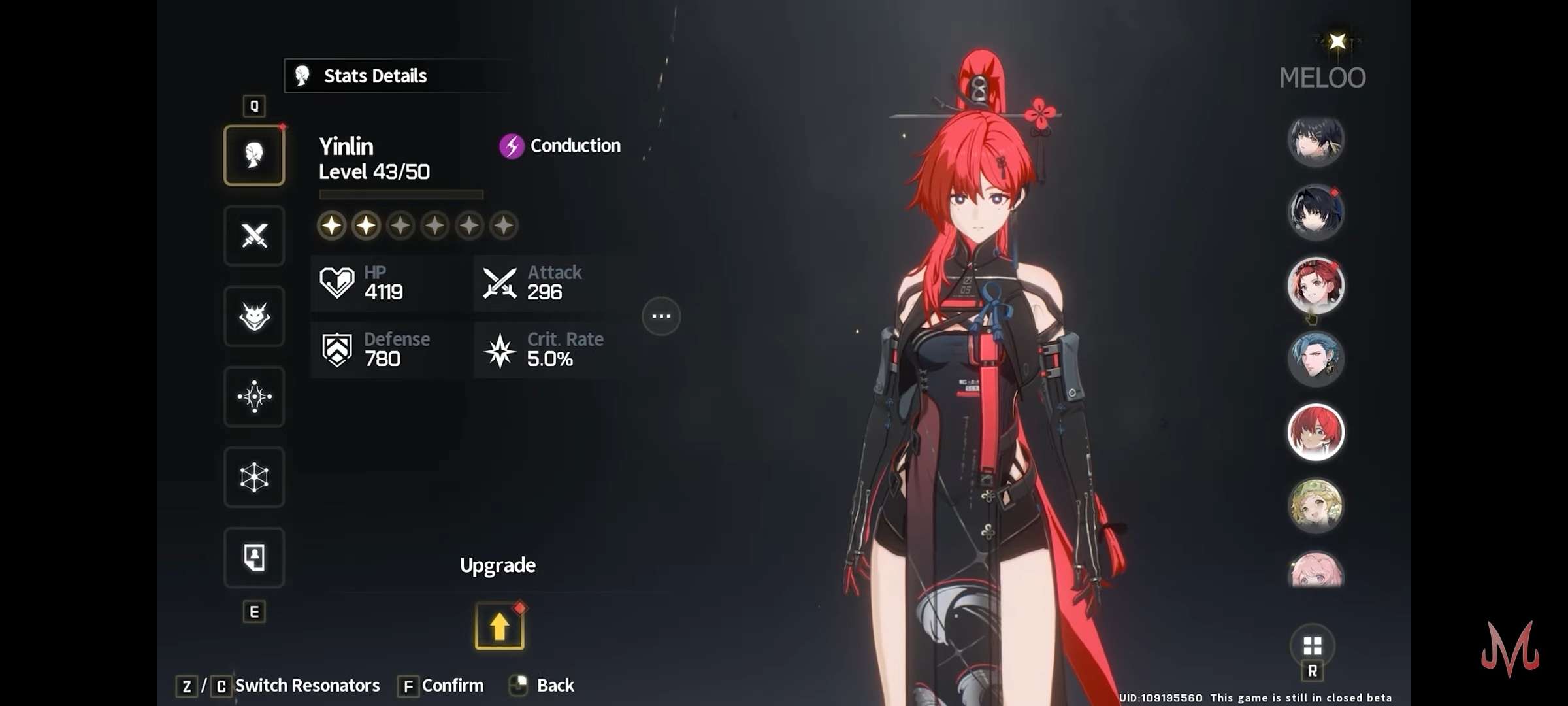Image resolution: width=1568 pixels, height=706 pixels.
Task: Open the skill node constellation tab
Action: [254, 397]
